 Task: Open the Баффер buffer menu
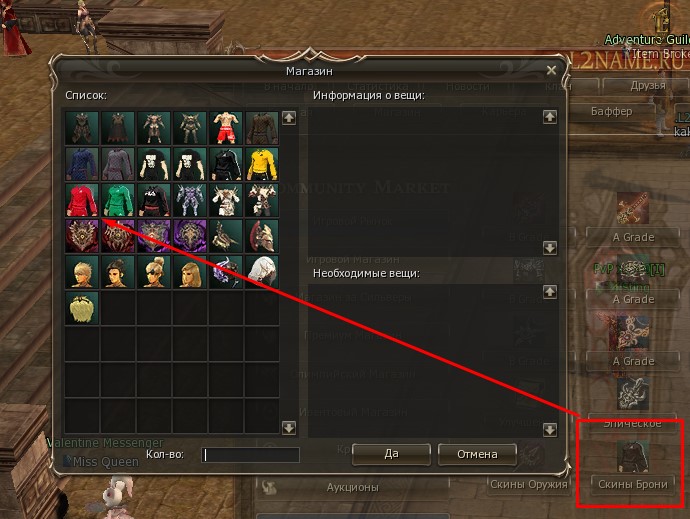click(x=611, y=111)
